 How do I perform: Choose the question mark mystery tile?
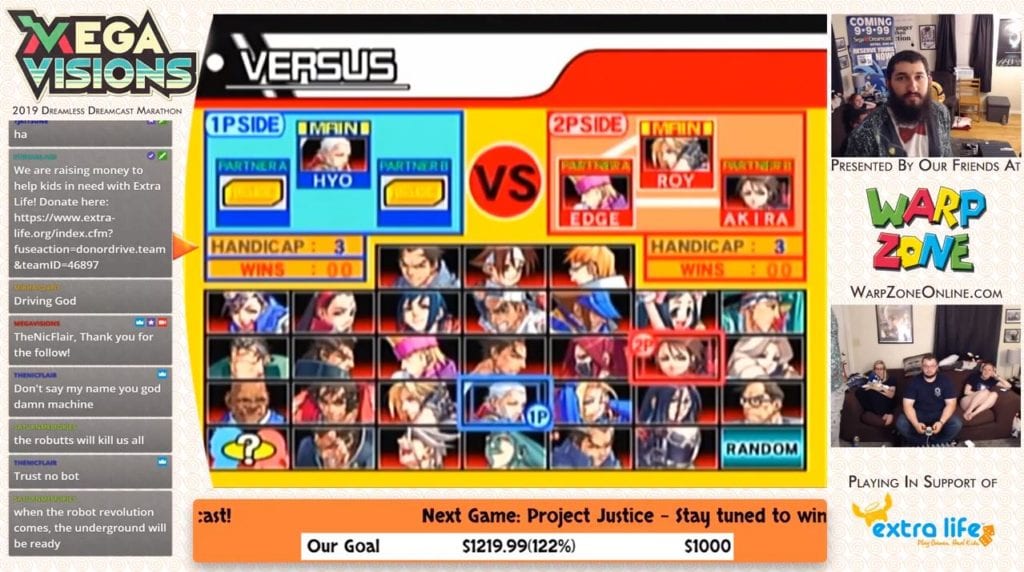[247, 448]
